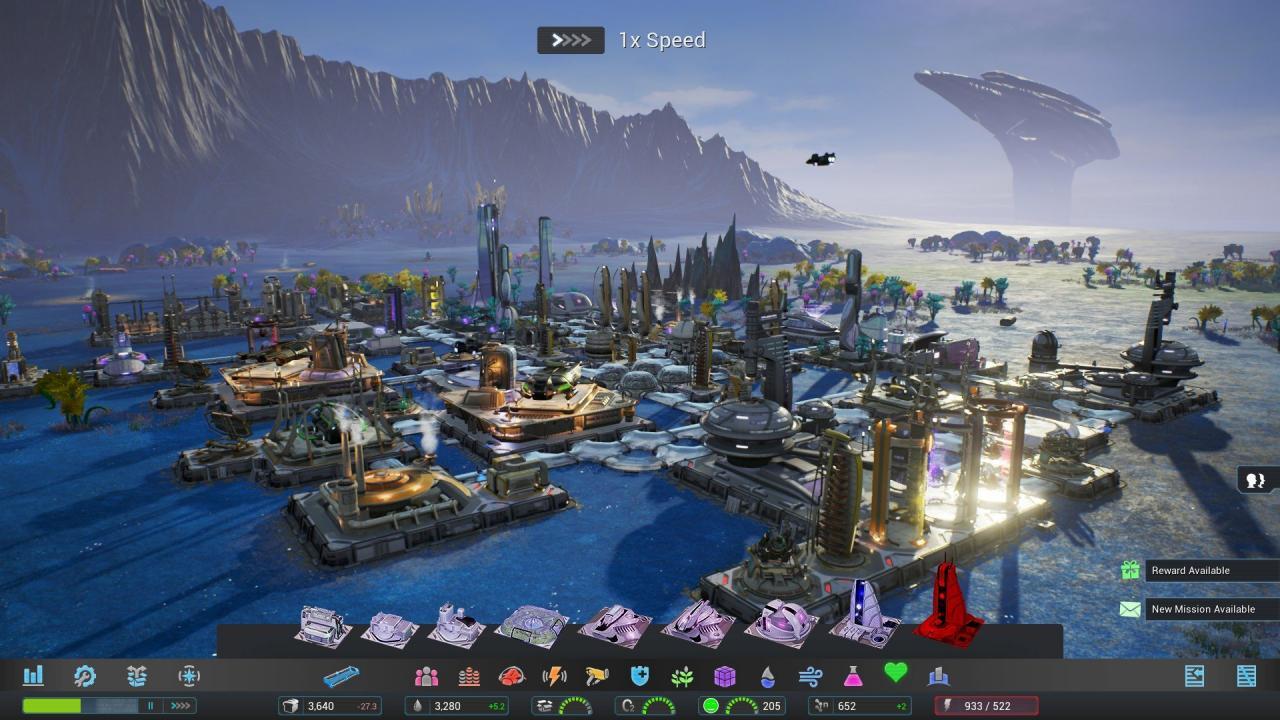The image size is (1280, 720).
Task: Open the winter snowflake overlay
Action: (x=190, y=676)
